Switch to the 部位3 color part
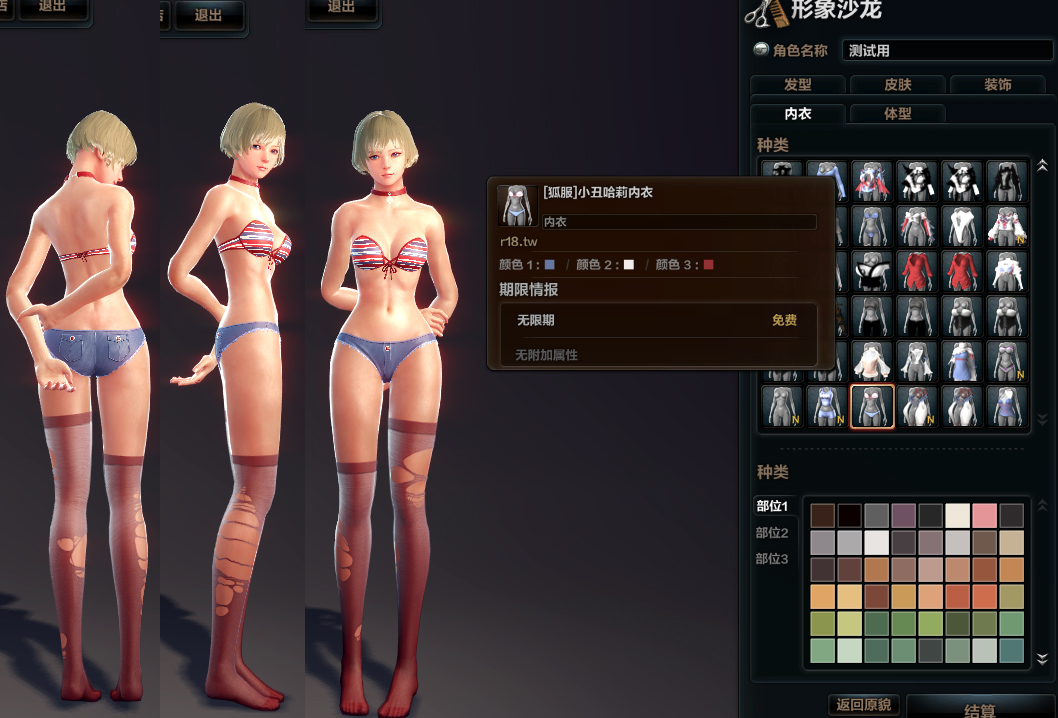 772,559
